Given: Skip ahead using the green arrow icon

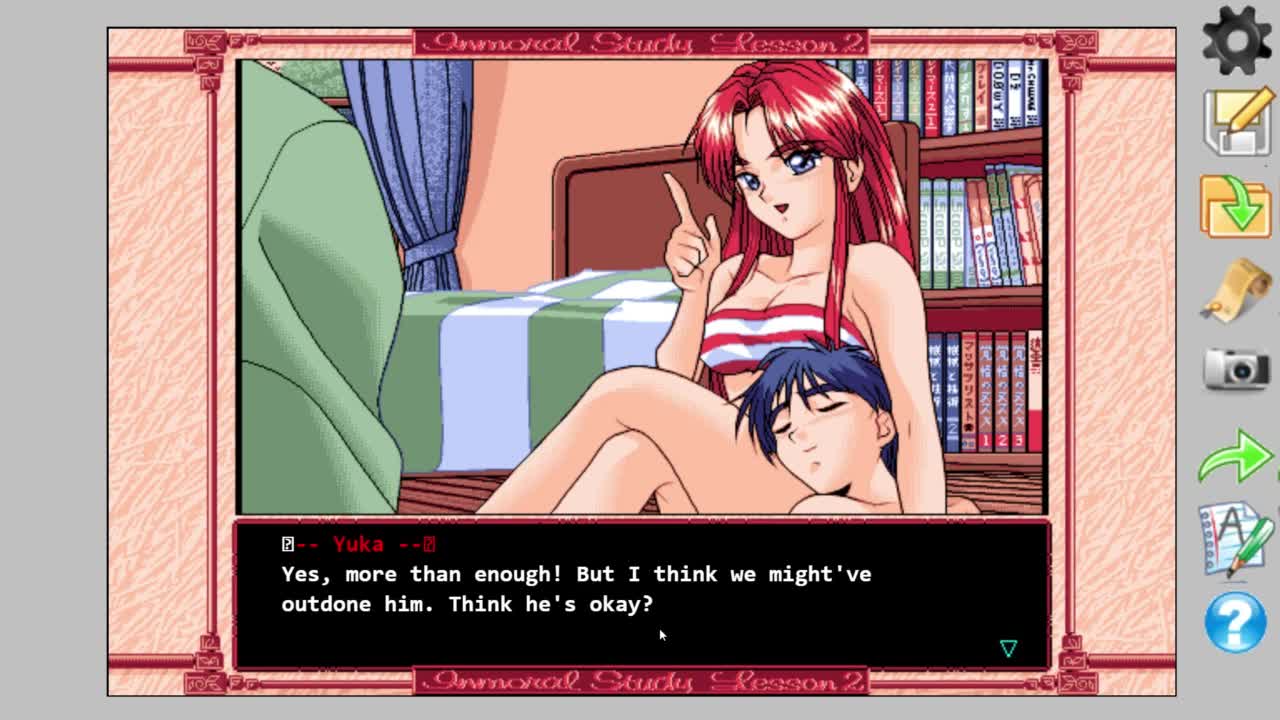Looking at the screenshot, I should point(1236,457).
